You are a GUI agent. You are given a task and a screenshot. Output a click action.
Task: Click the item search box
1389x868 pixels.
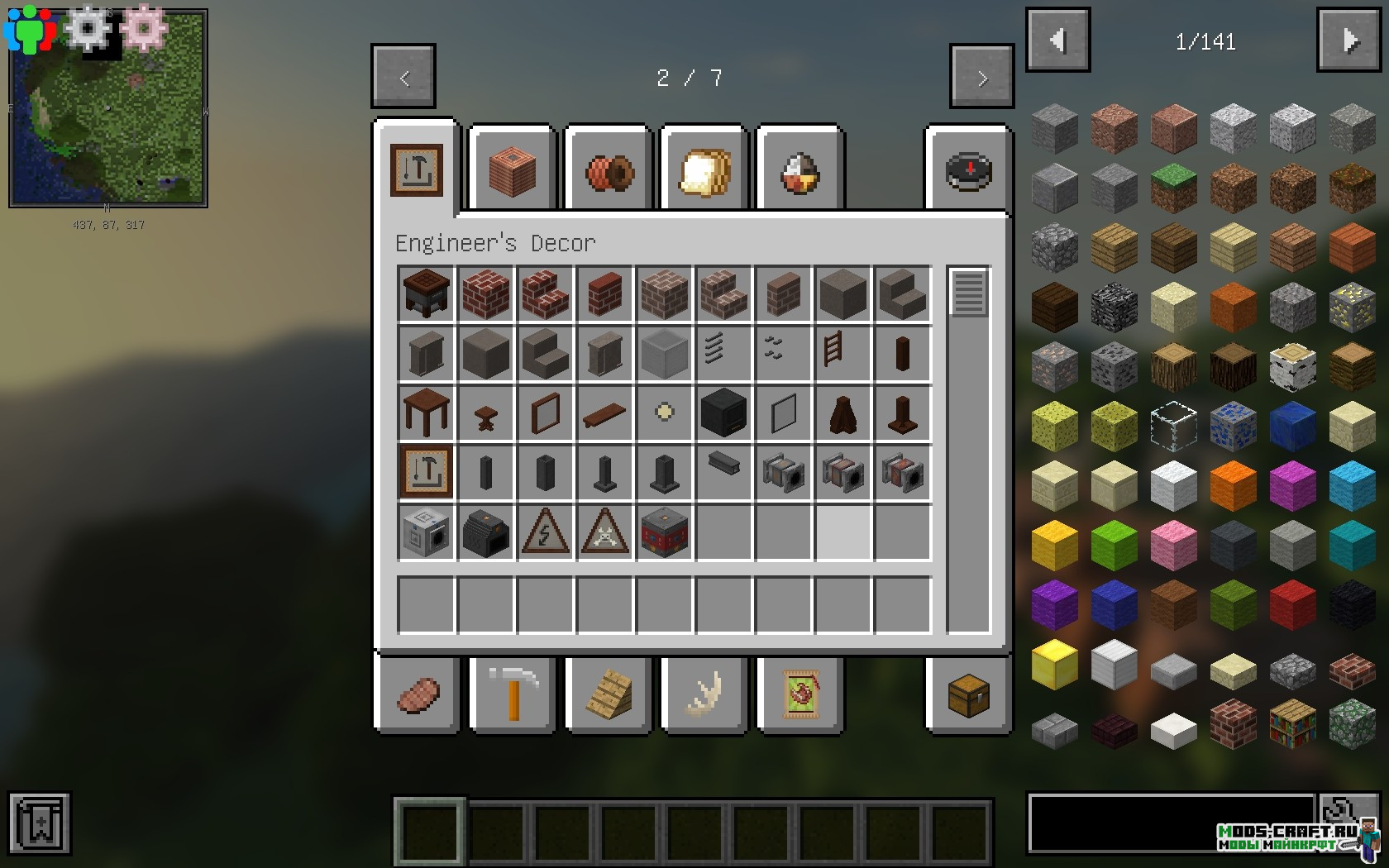click(x=1170, y=823)
